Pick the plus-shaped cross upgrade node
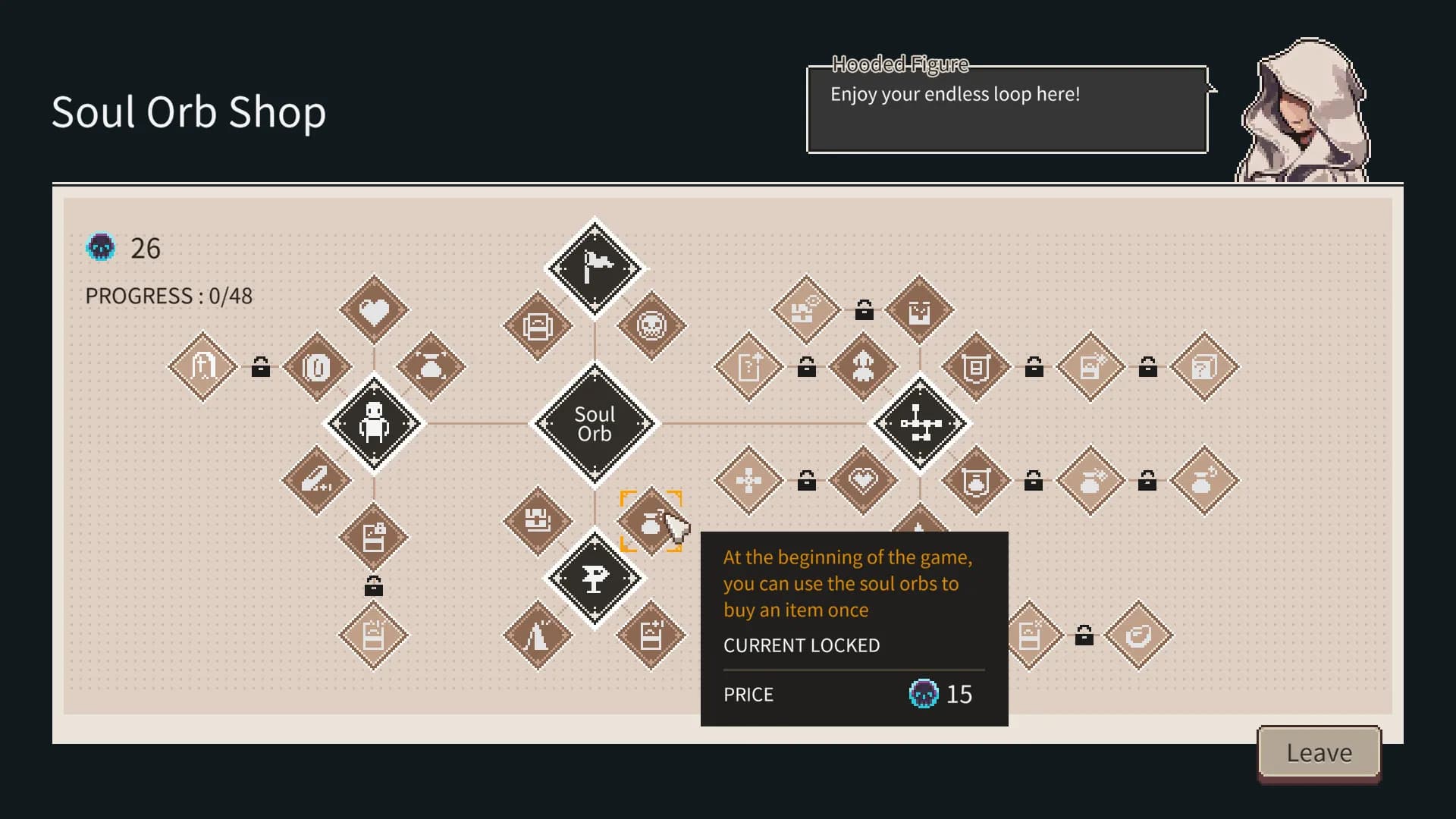1456x819 pixels. [748, 480]
